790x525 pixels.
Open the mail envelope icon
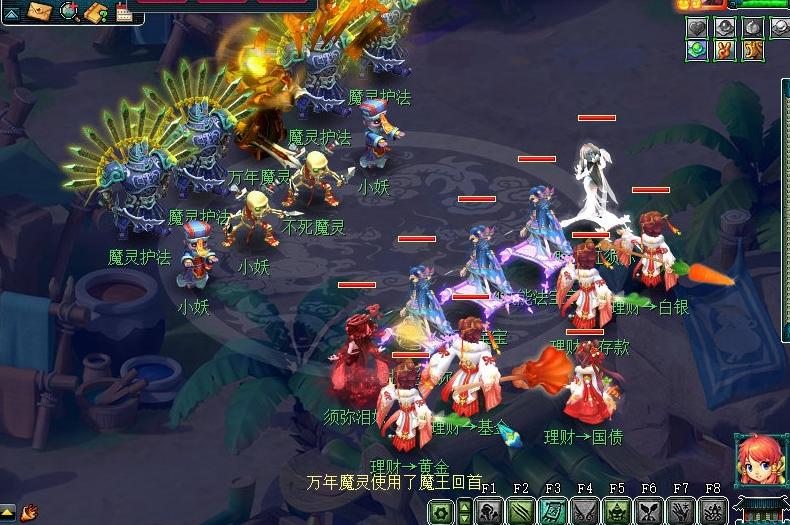(41, 12)
